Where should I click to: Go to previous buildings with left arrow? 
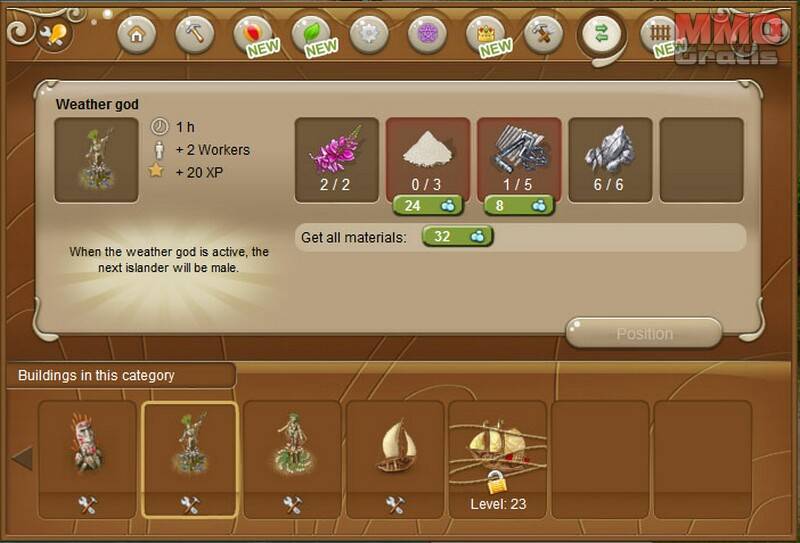(x=22, y=459)
